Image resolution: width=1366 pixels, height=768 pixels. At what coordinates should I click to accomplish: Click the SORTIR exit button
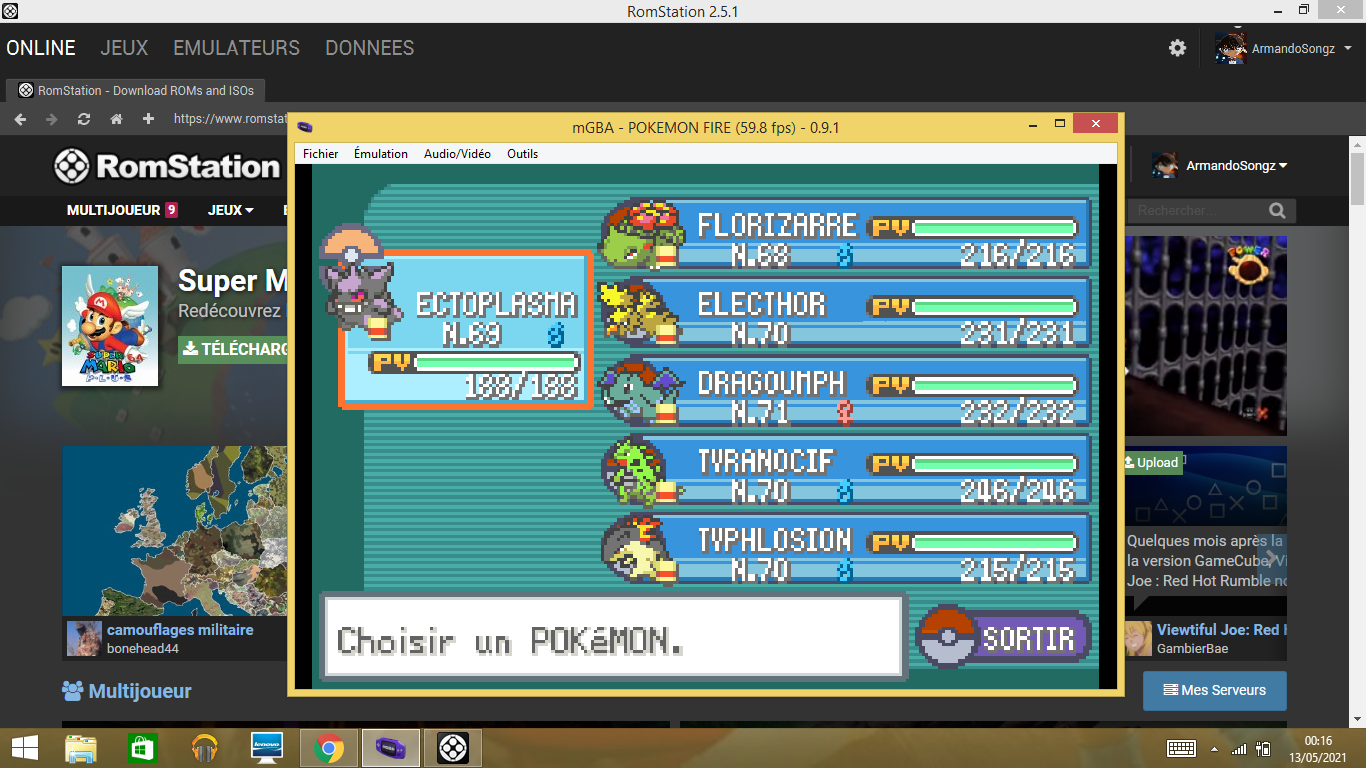pos(1006,638)
